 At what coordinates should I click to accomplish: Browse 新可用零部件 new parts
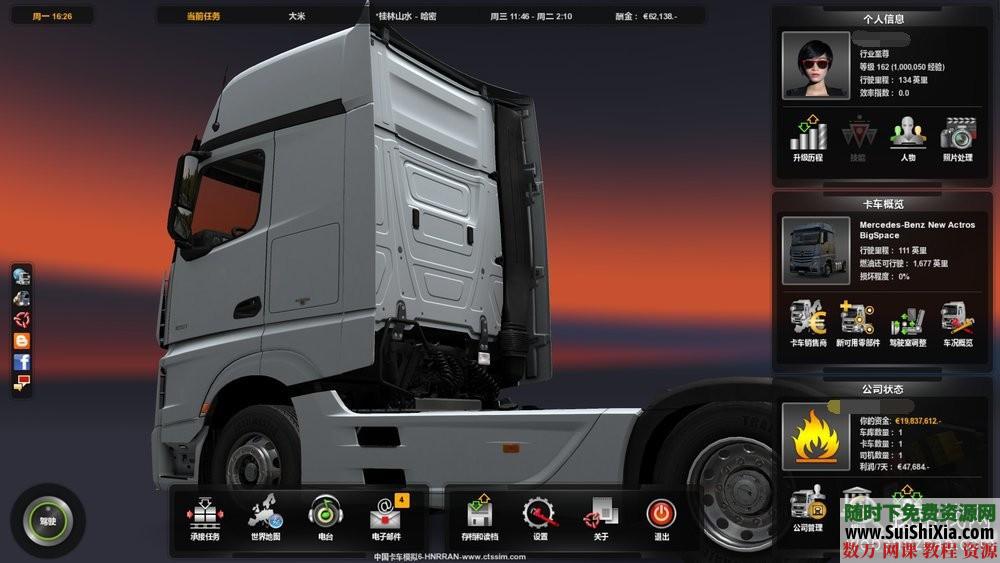[858, 322]
